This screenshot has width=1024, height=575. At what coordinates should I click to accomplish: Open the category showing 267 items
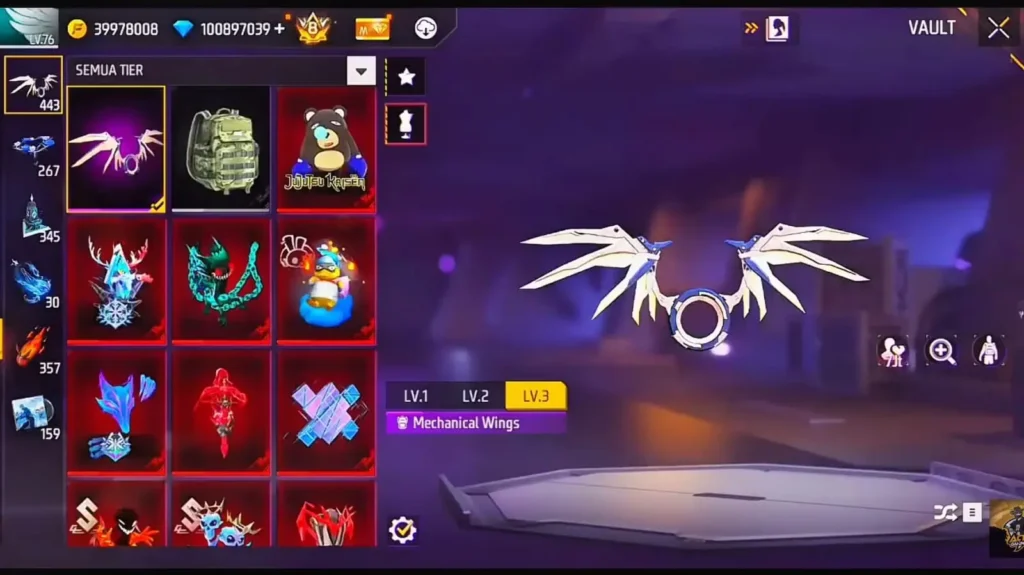click(x=34, y=152)
